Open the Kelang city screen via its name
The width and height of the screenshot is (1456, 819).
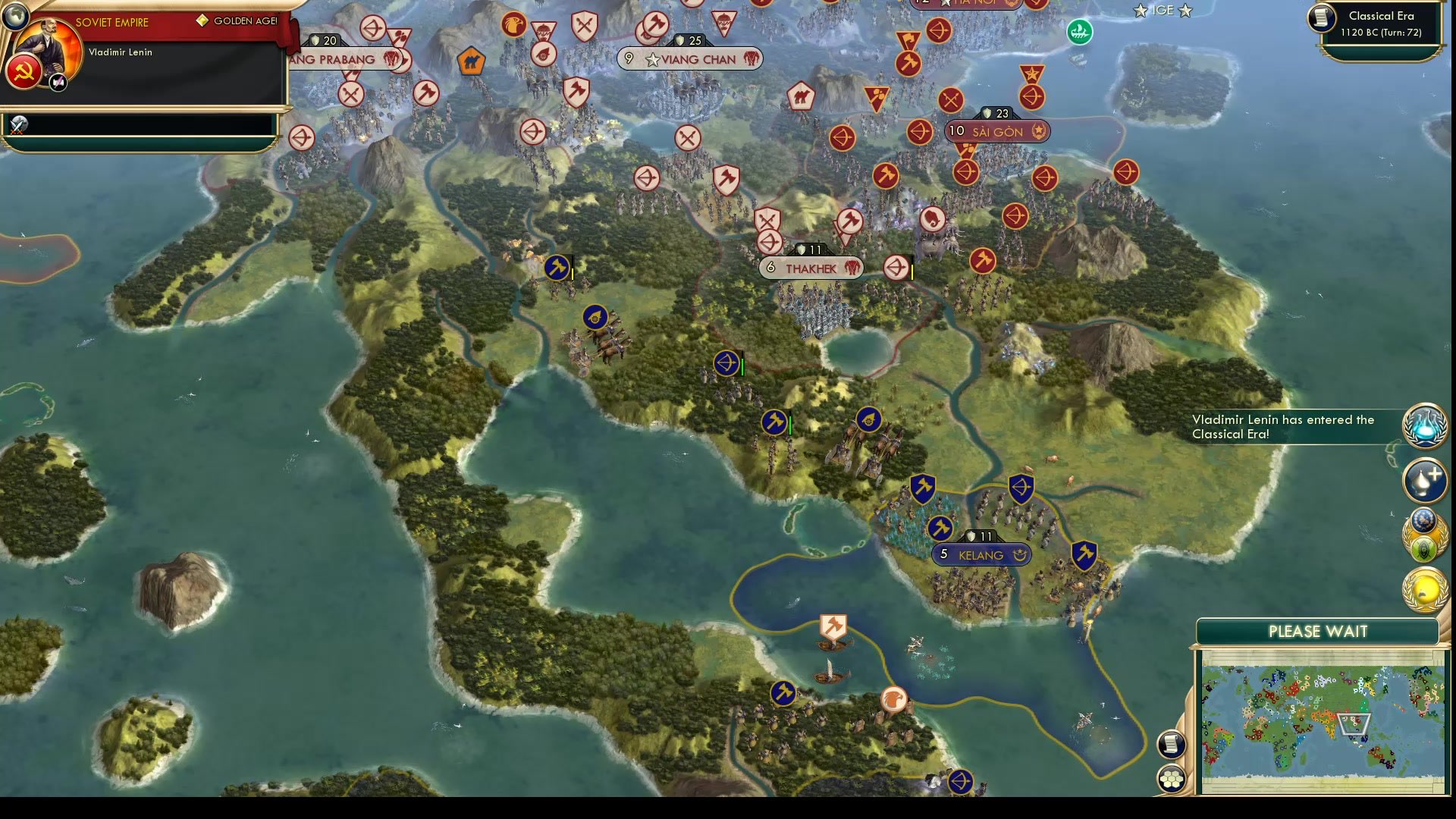point(981,555)
